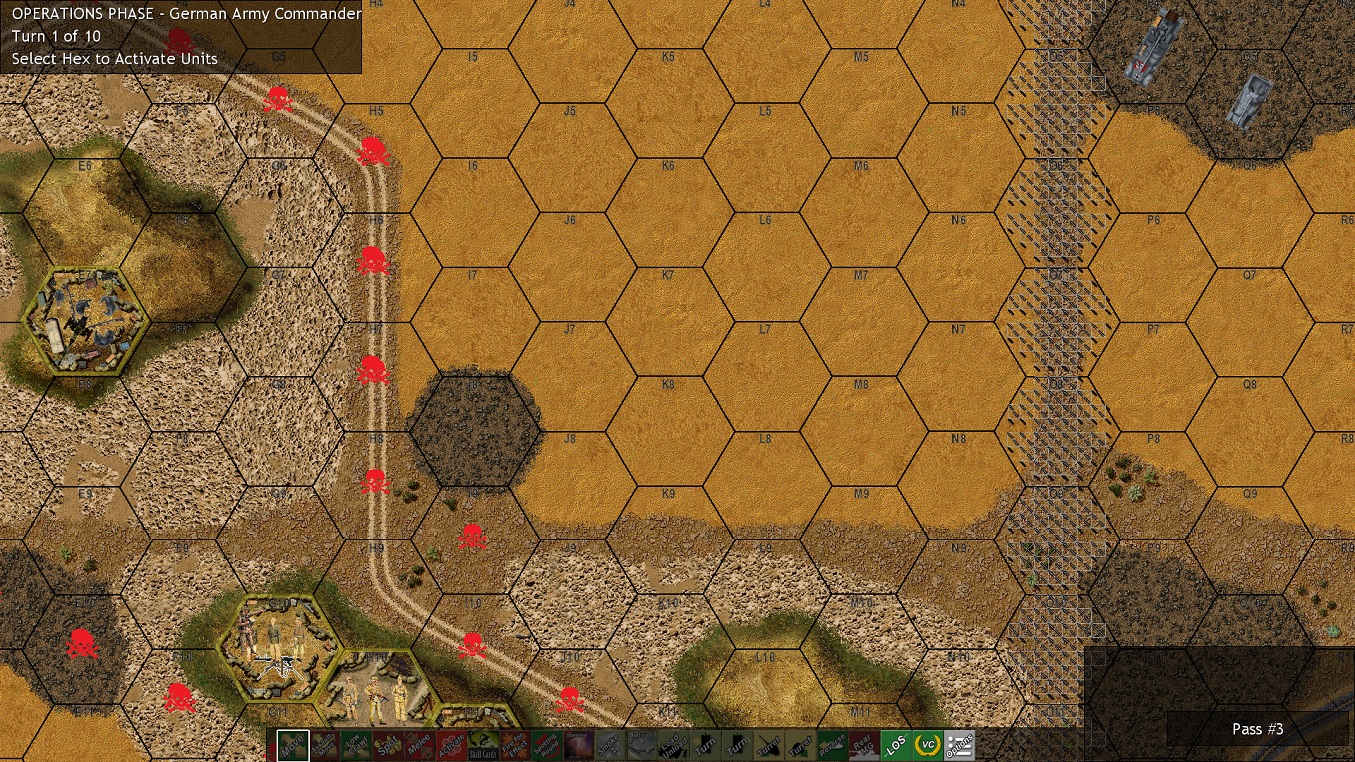Choose the Spotting Round command
Viewport: 1355px width, 762px height.
pos(545,745)
